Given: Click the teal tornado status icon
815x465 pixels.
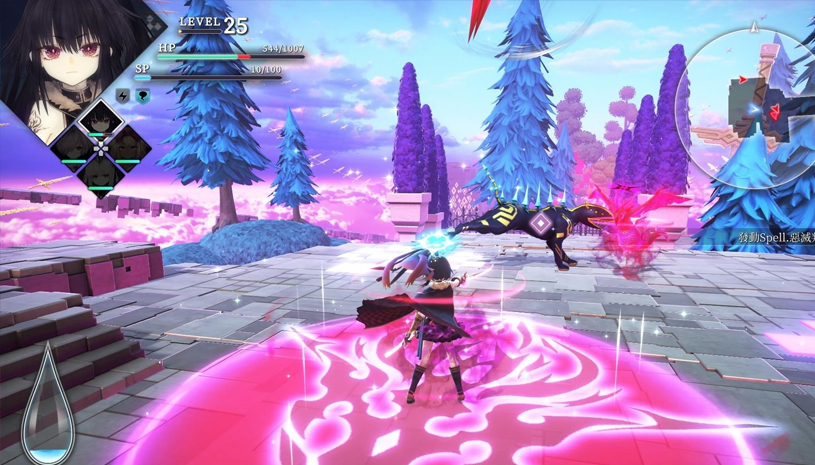Looking at the screenshot, I should [x=141, y=96].
